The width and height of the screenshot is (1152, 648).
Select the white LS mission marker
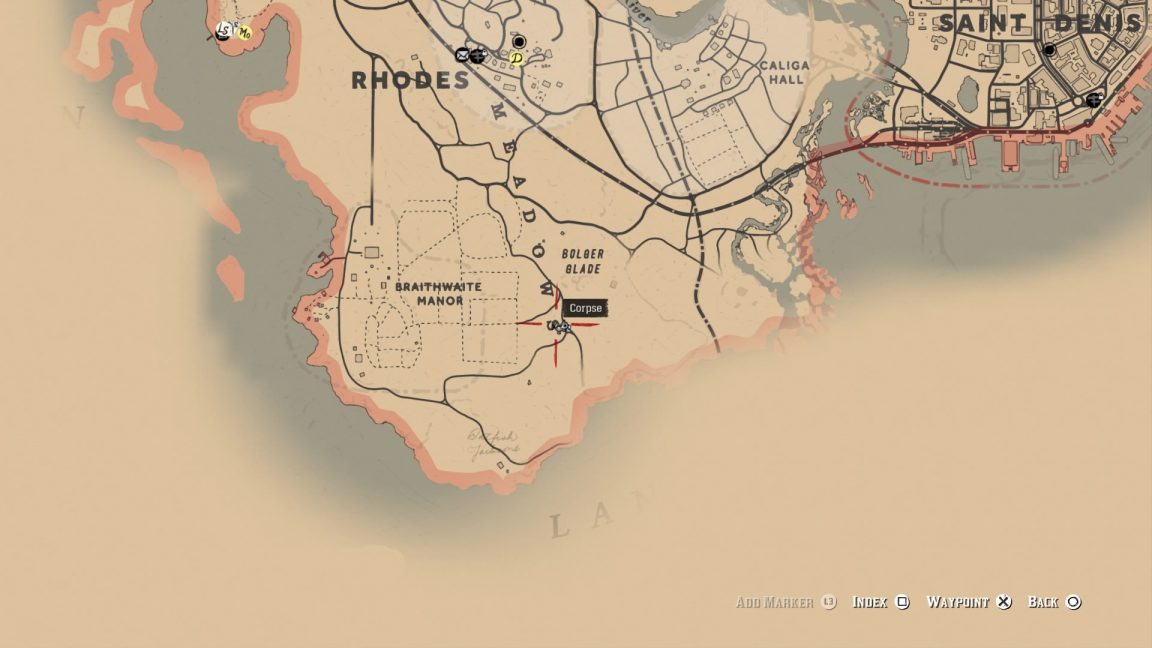pyautogui.click(x=225, y=30)
